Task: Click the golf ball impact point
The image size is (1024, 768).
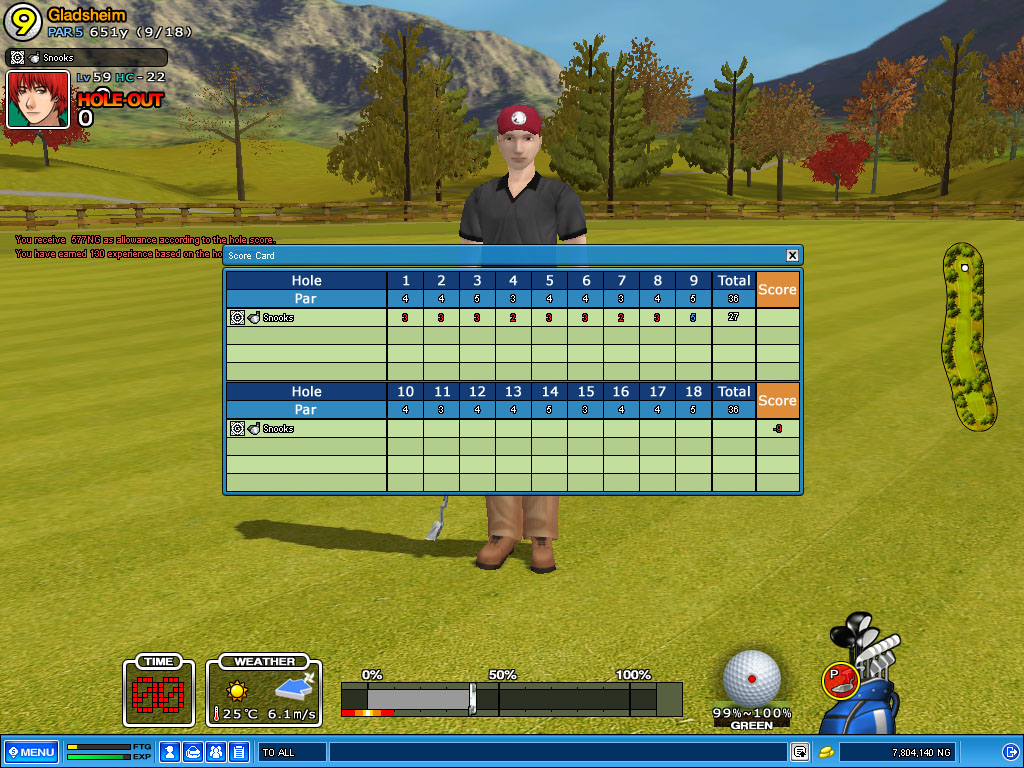Action: [752, 677]
